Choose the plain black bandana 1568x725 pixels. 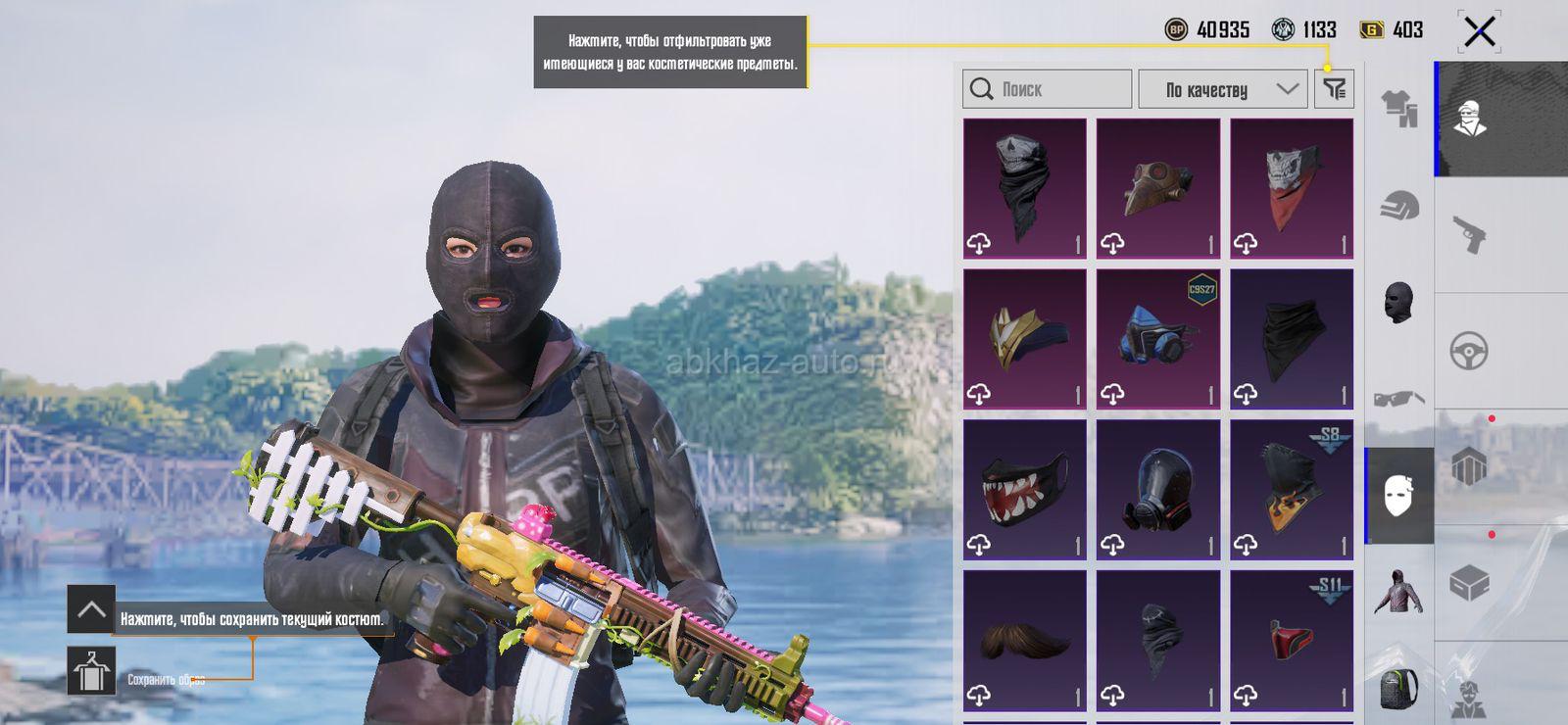(x=1291, y=338)
